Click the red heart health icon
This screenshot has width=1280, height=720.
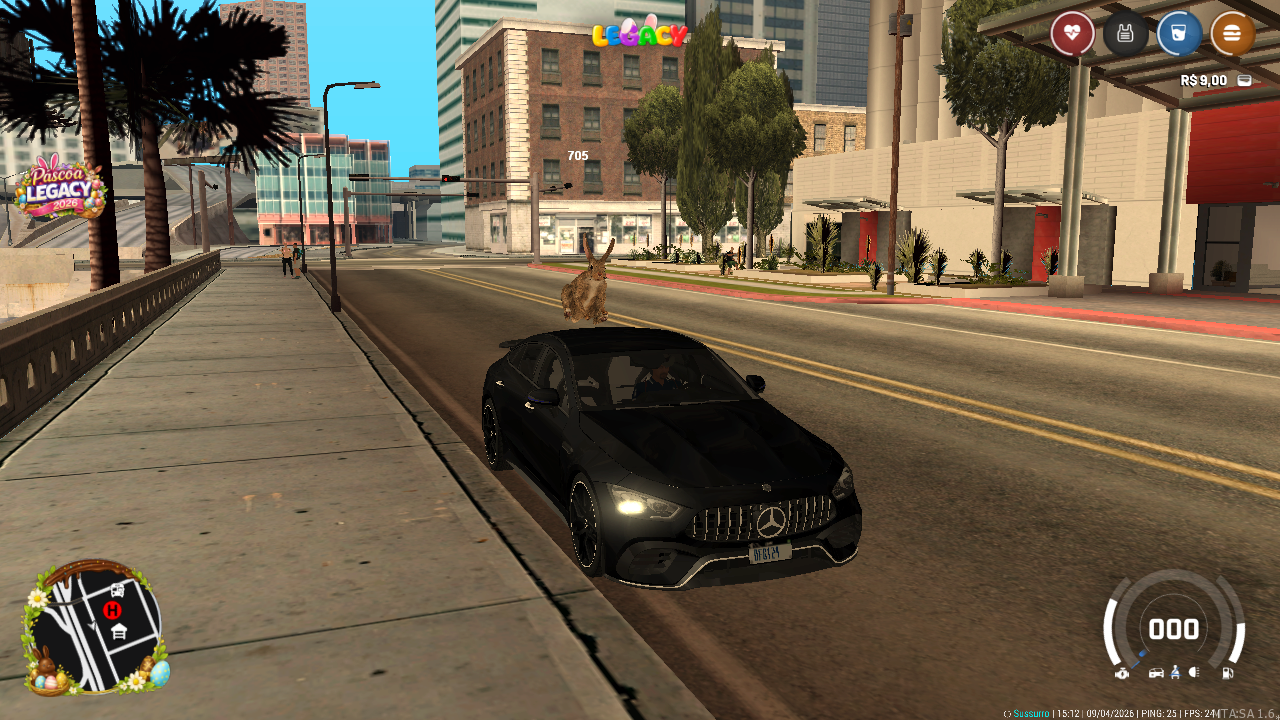point(1072,34)
